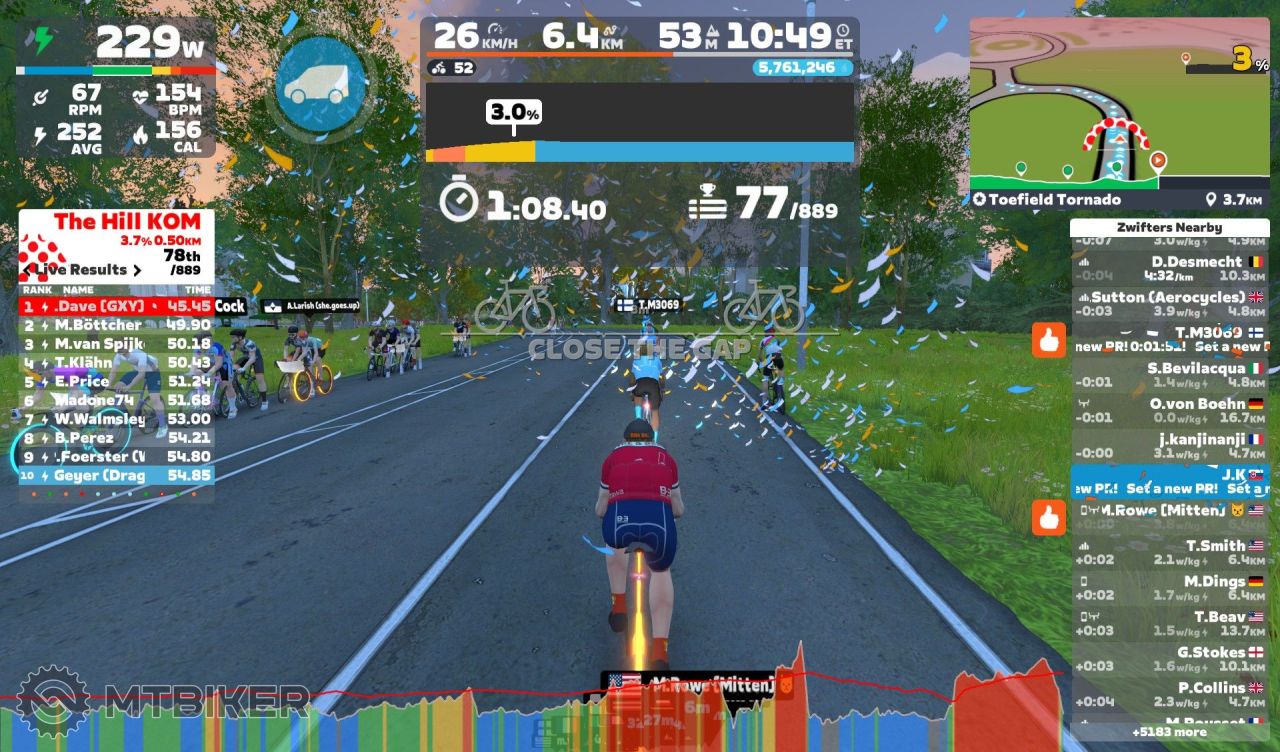1280x752 pixels.
Task: Select Sutton (Aerocycles) in the nearby list
Action: [x=1168, y=304]
